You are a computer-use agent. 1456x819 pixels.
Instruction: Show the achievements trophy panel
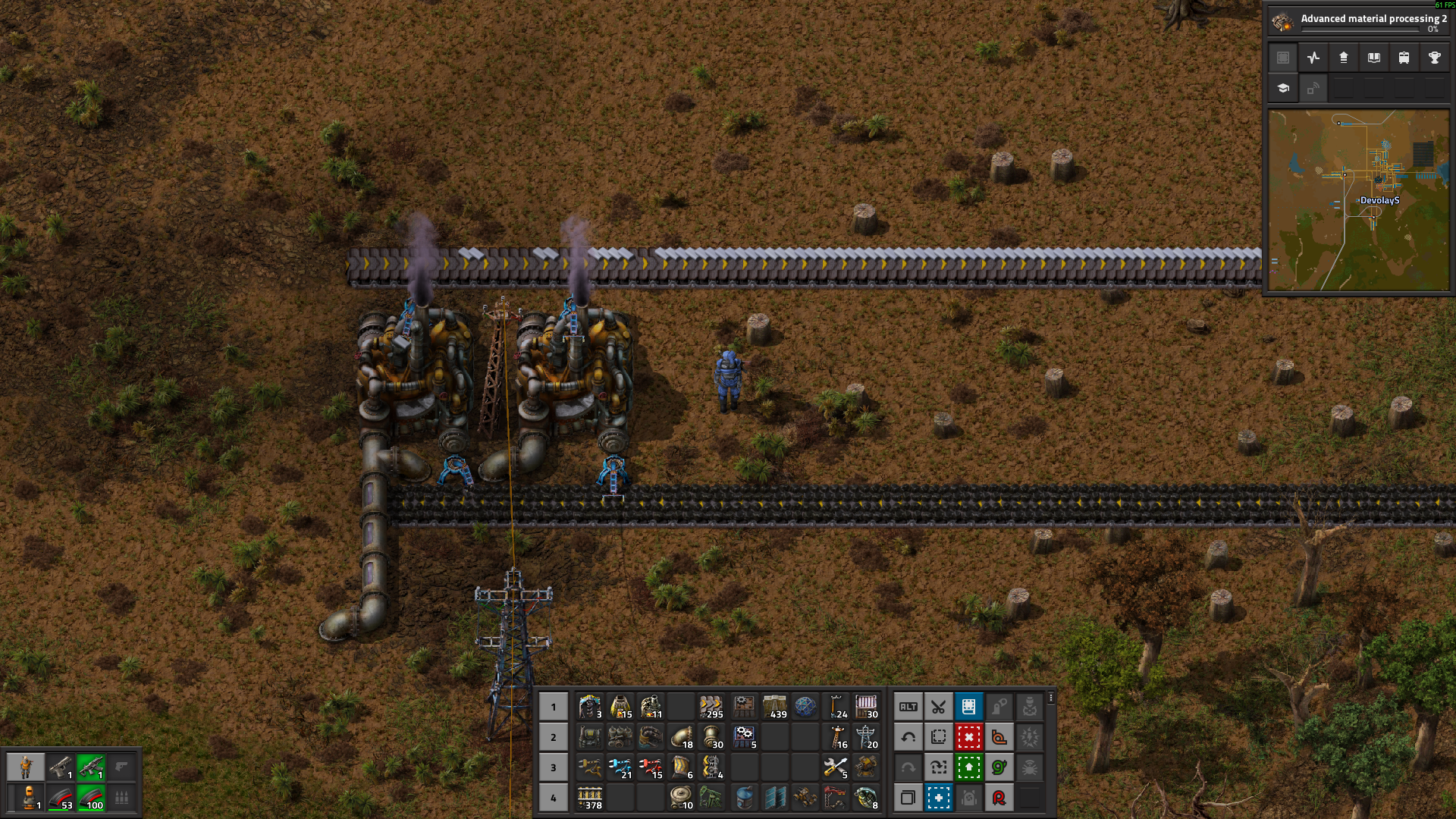click(x=1434, y=58)
